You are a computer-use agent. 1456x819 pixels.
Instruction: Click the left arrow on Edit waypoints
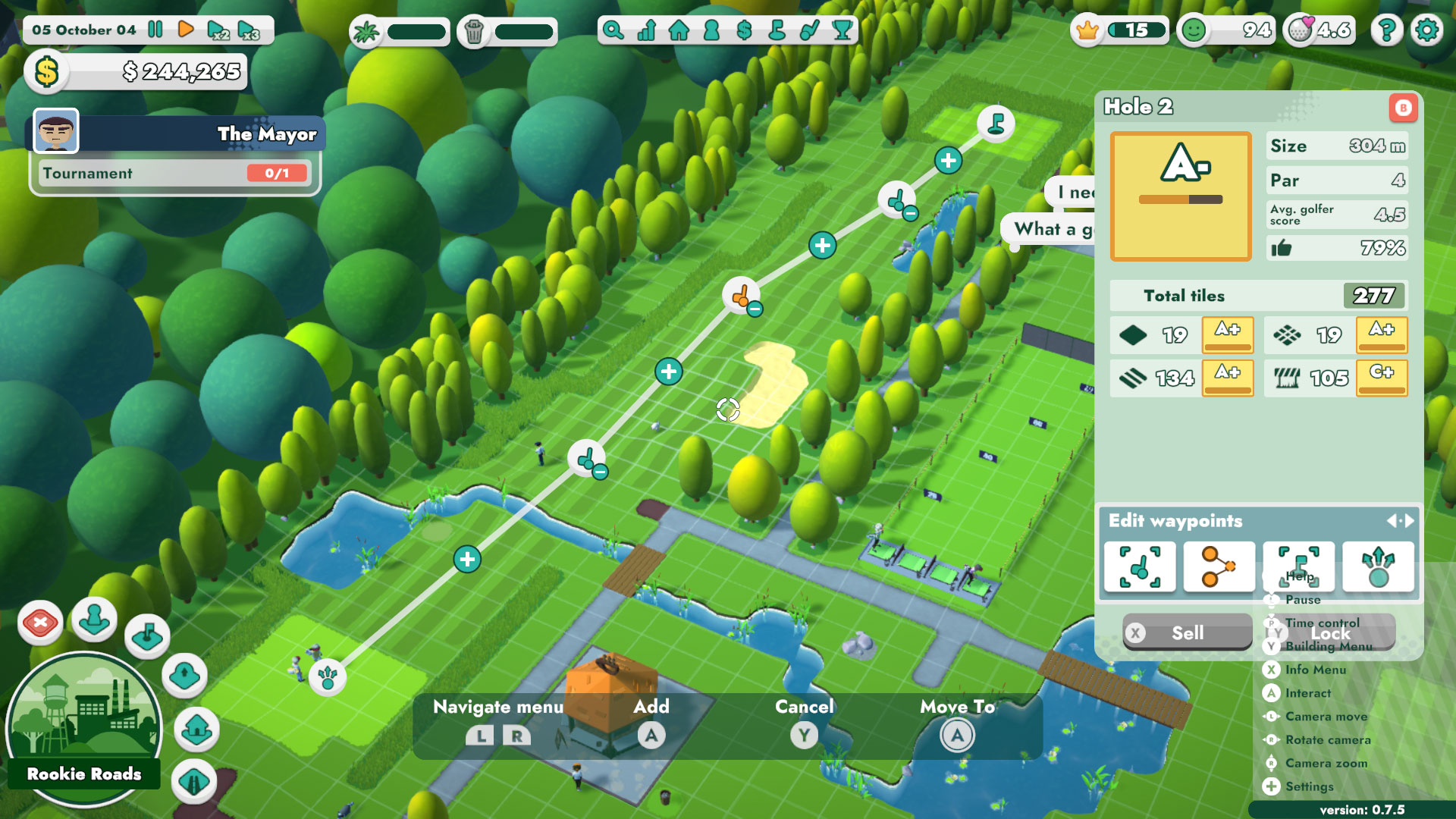(x=1394, y=521)
